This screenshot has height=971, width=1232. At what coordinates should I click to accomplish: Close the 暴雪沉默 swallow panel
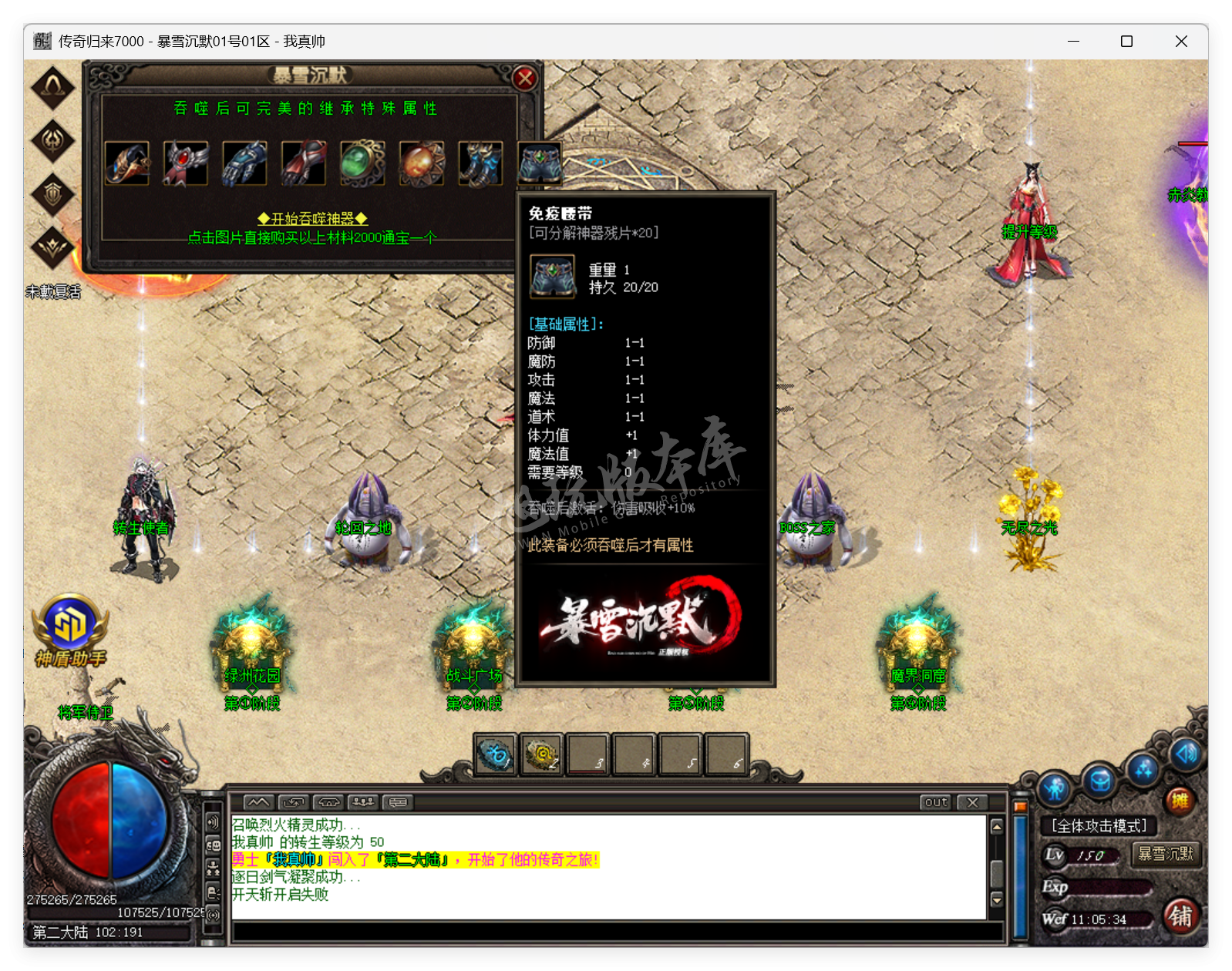pos(525,77)
